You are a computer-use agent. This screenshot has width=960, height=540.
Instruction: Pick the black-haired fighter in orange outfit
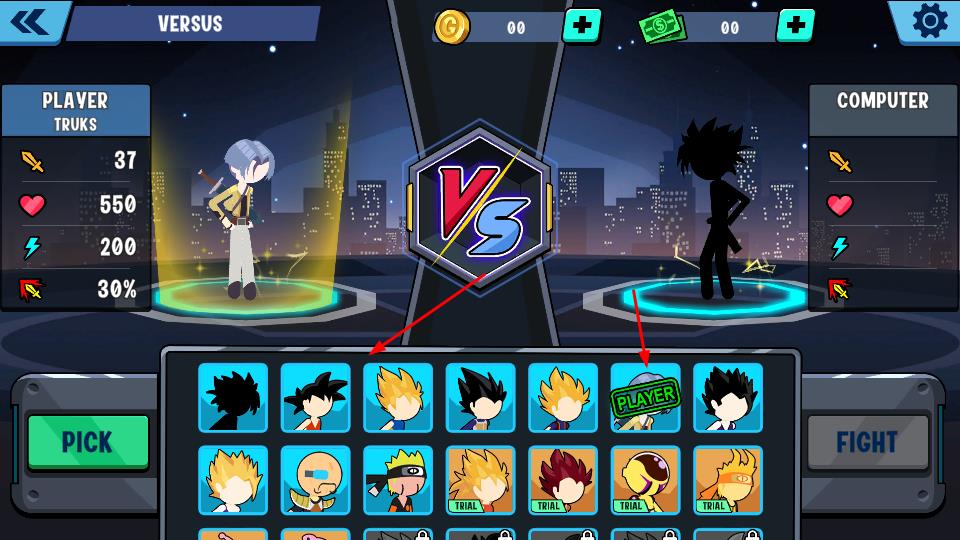(315, 397)
